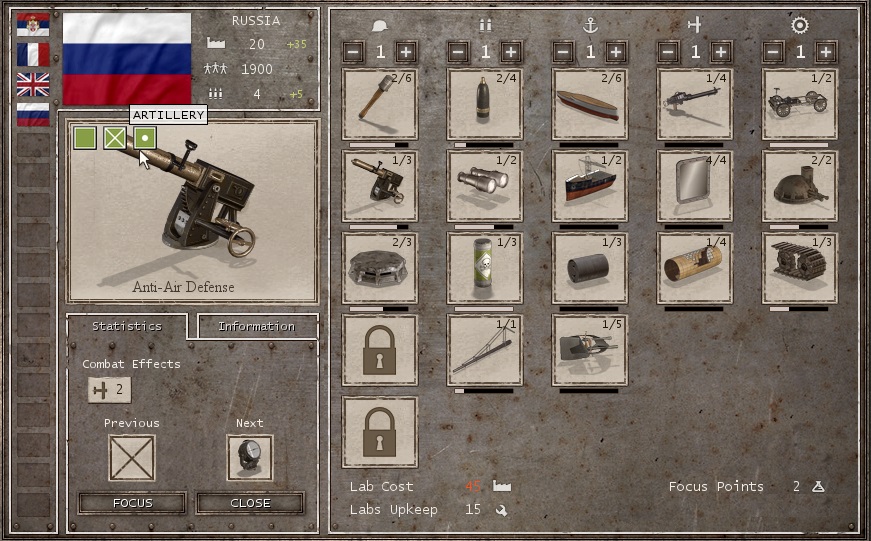Open the Statistics tab

point(127,326)
